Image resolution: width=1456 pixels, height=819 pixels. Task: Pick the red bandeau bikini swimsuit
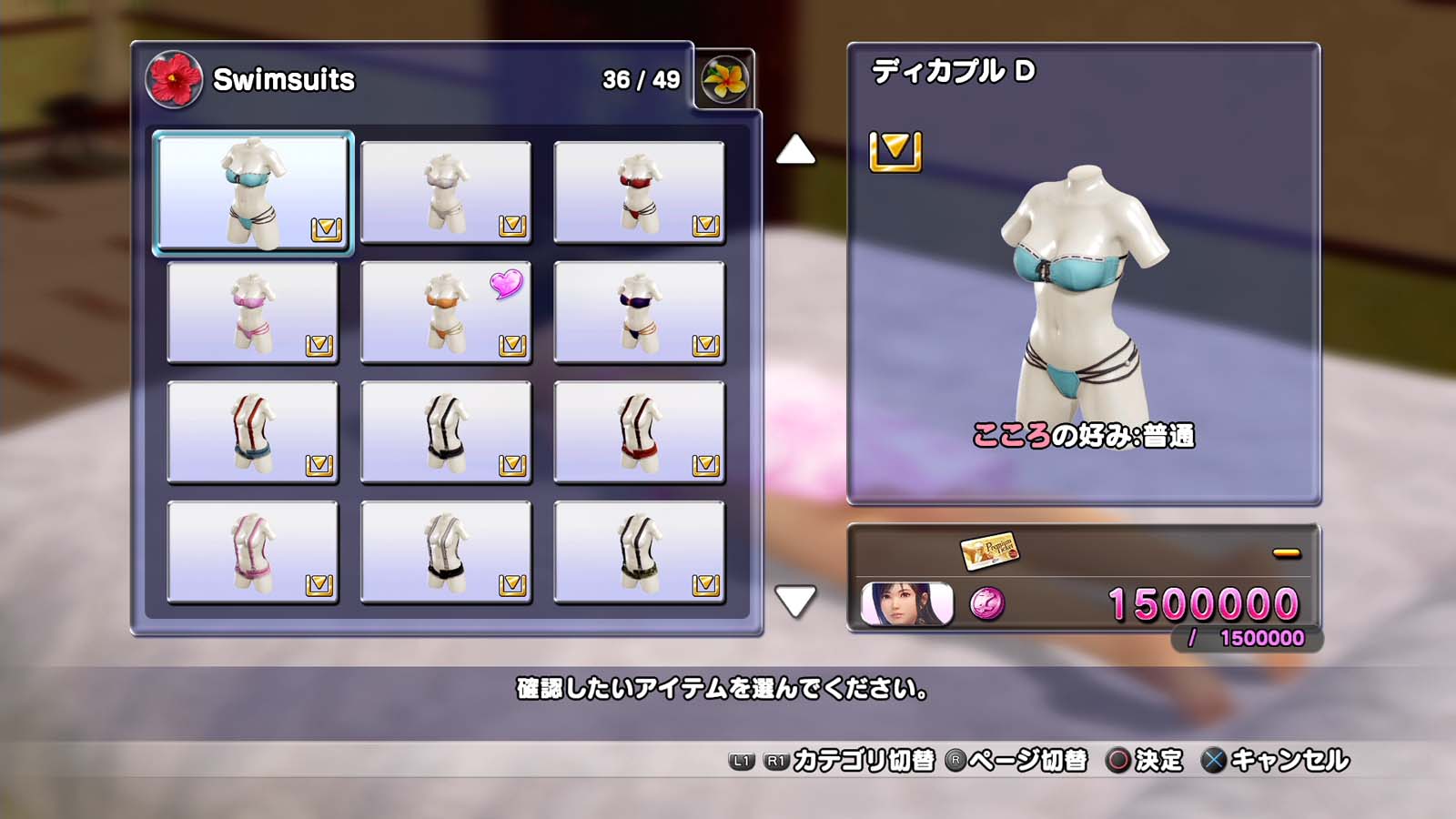(639, 192)
